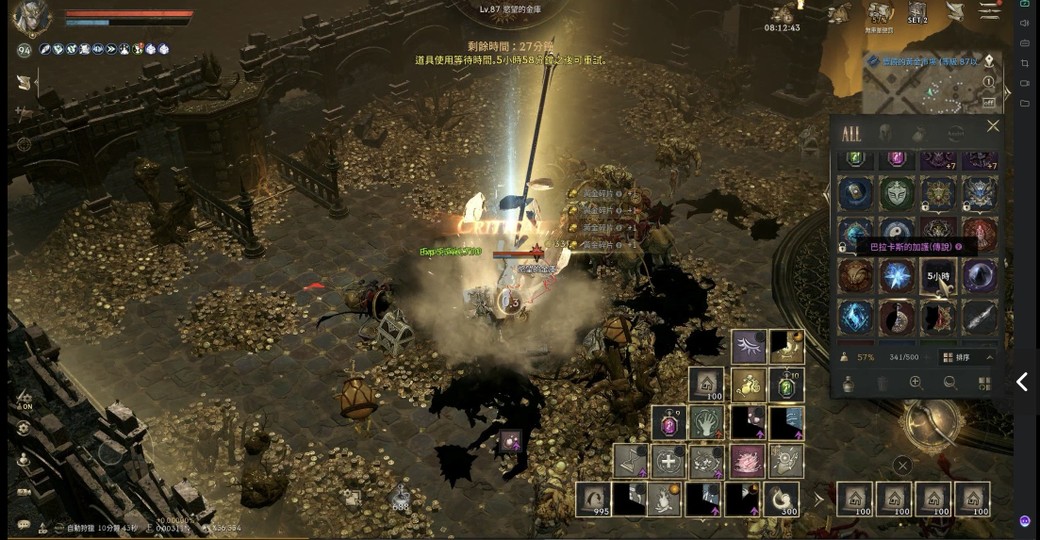Screen dimensions: 1040x540
Task: Click the emulator sidebar collapse arrow
Action: click(1022, 381)
